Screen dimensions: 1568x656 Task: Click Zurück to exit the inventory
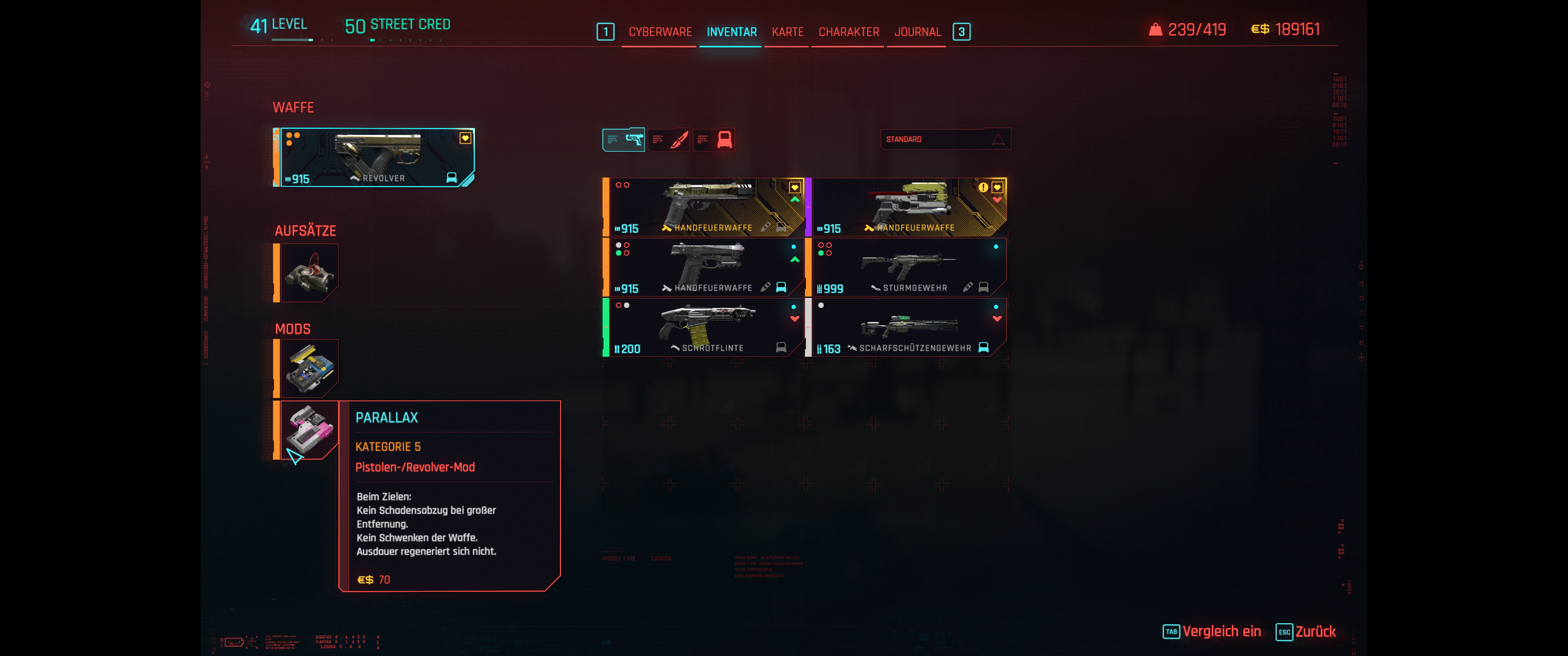point(1317,631)
